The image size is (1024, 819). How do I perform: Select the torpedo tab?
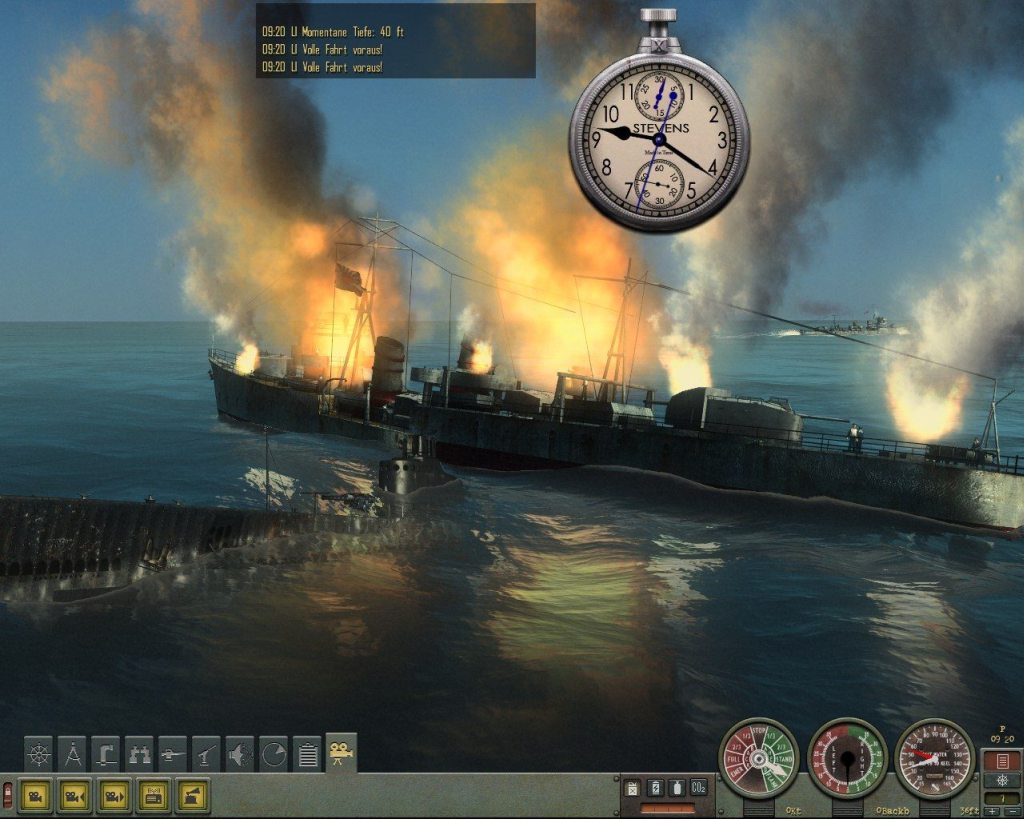(x=173, y=753)
